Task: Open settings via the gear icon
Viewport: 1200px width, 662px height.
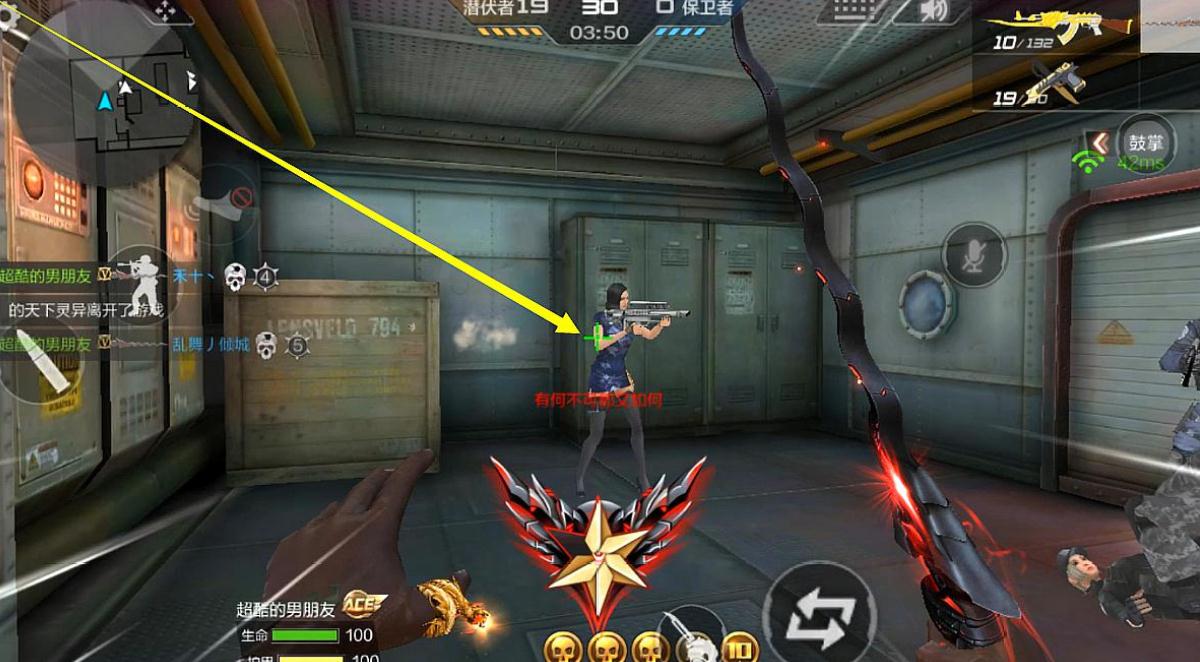Action: (x=8, y=16)
